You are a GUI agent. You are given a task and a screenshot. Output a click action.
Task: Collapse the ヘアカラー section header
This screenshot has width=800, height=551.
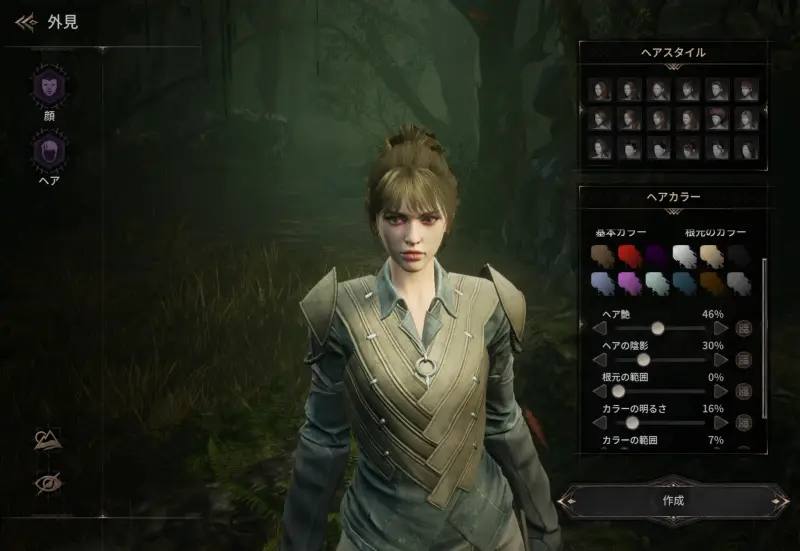672,197
